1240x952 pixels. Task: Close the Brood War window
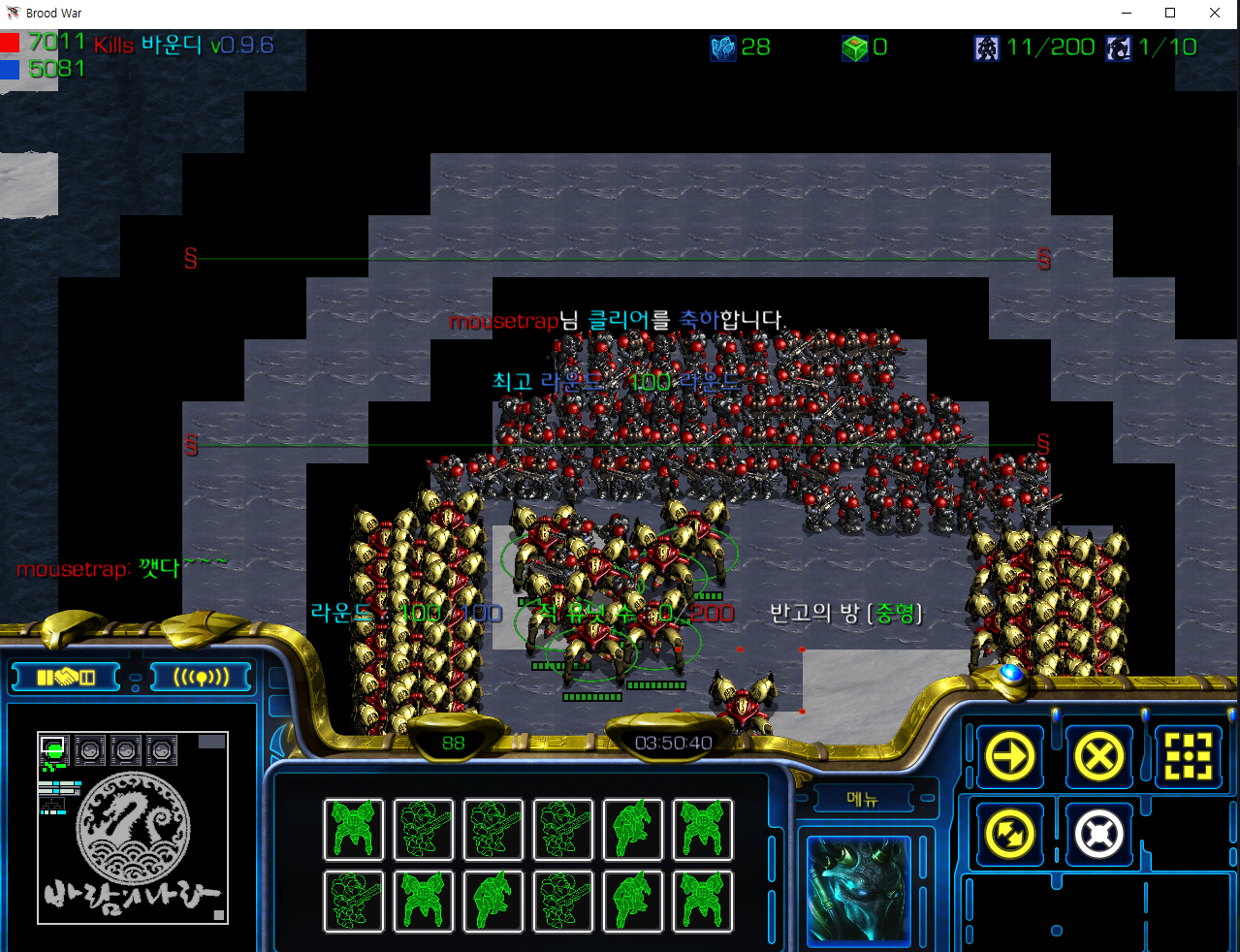(x=1214, y=13)
